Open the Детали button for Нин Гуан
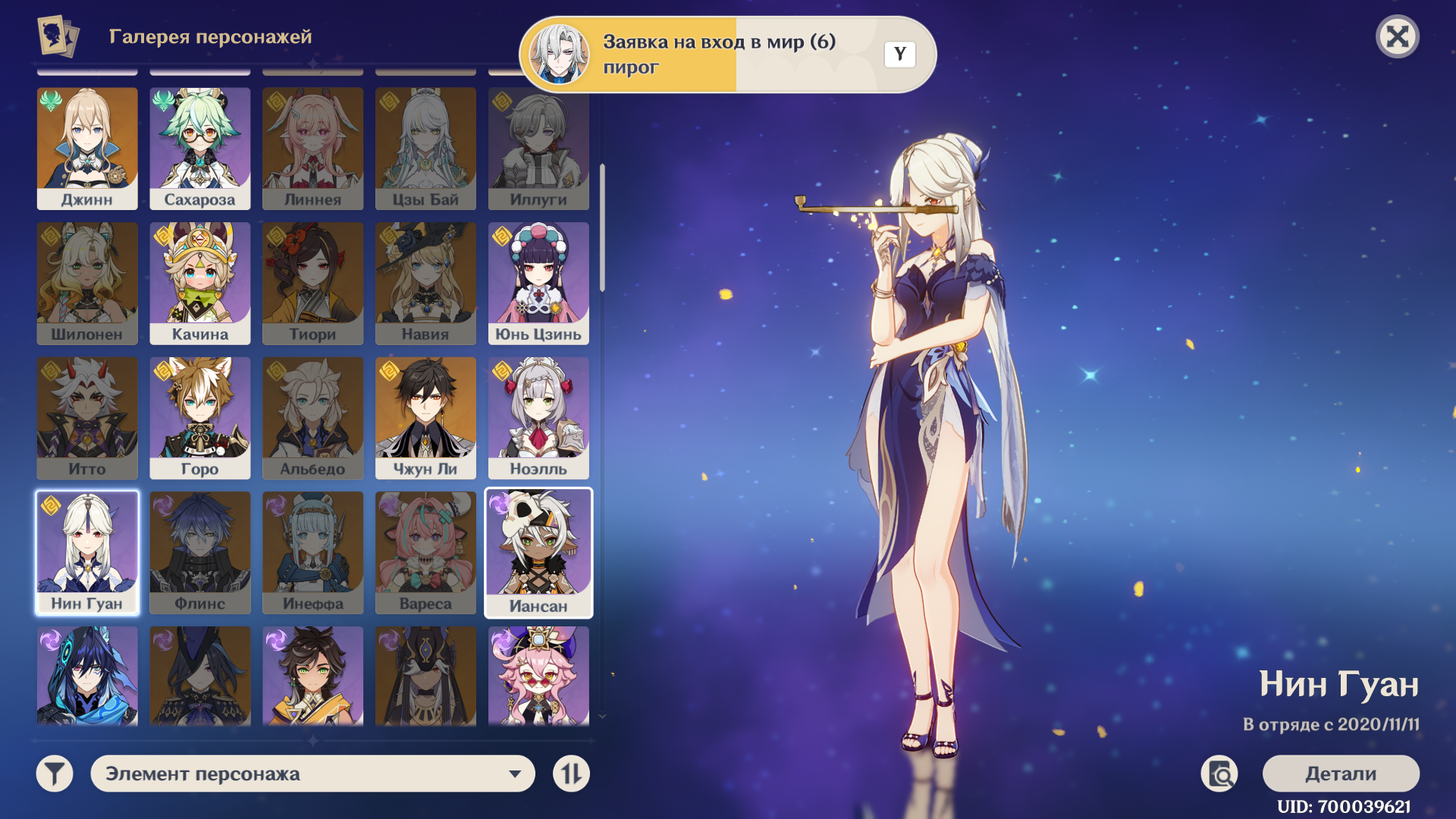The width and height of the screenshot is (1456, 819). point(1340,773)
